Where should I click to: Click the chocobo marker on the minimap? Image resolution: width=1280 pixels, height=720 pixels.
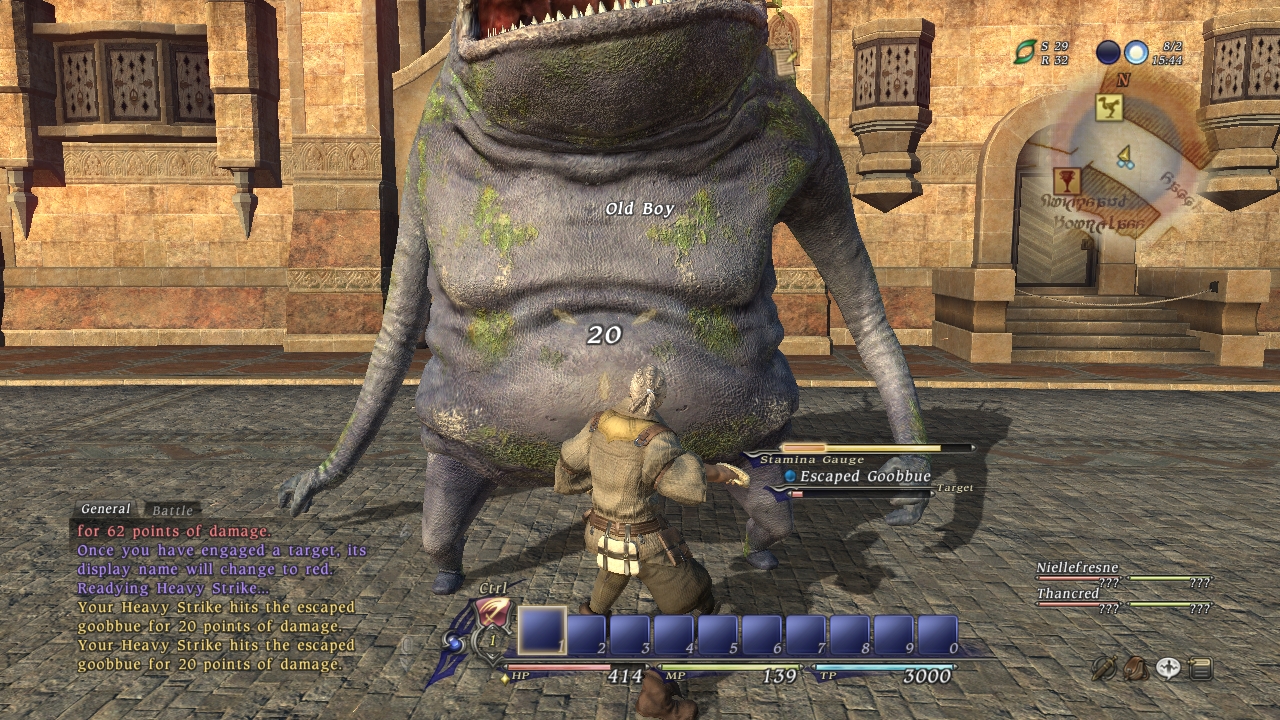[x=1109, y=108]
